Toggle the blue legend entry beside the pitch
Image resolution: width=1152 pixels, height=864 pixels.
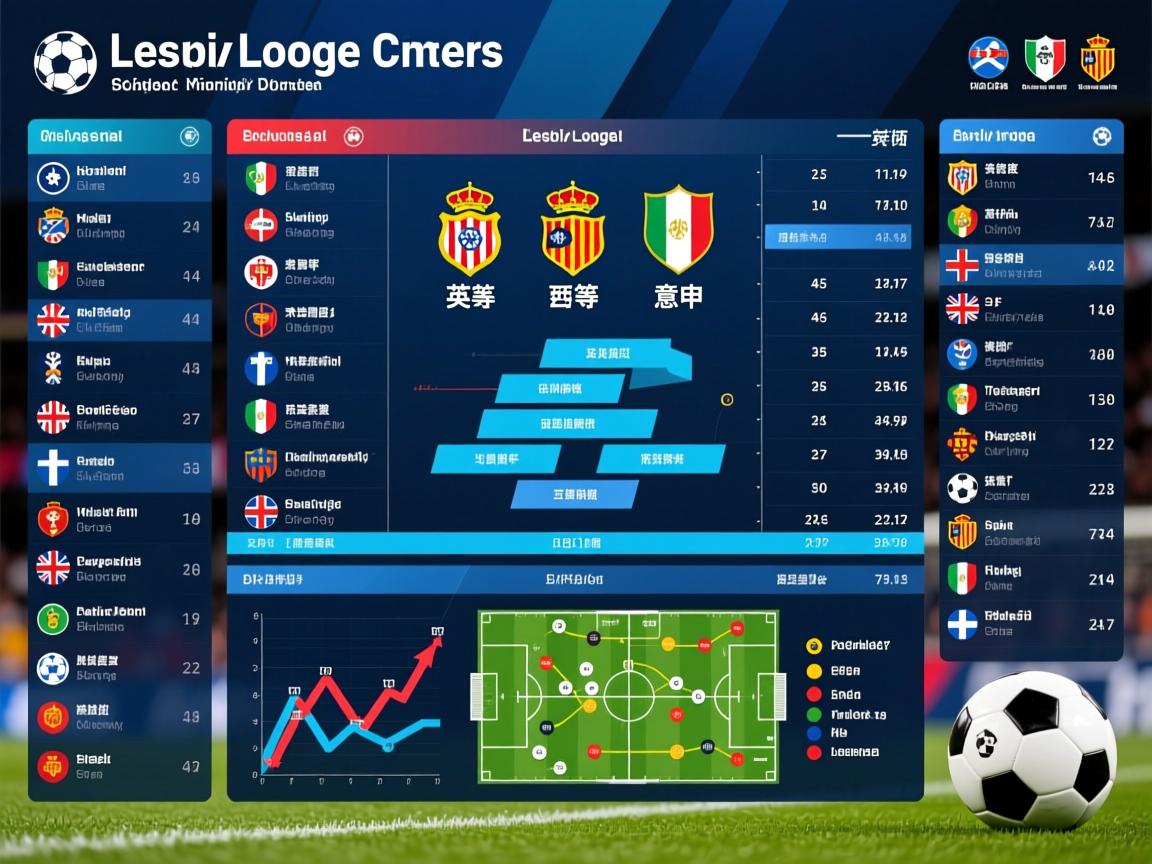(814, 733)
